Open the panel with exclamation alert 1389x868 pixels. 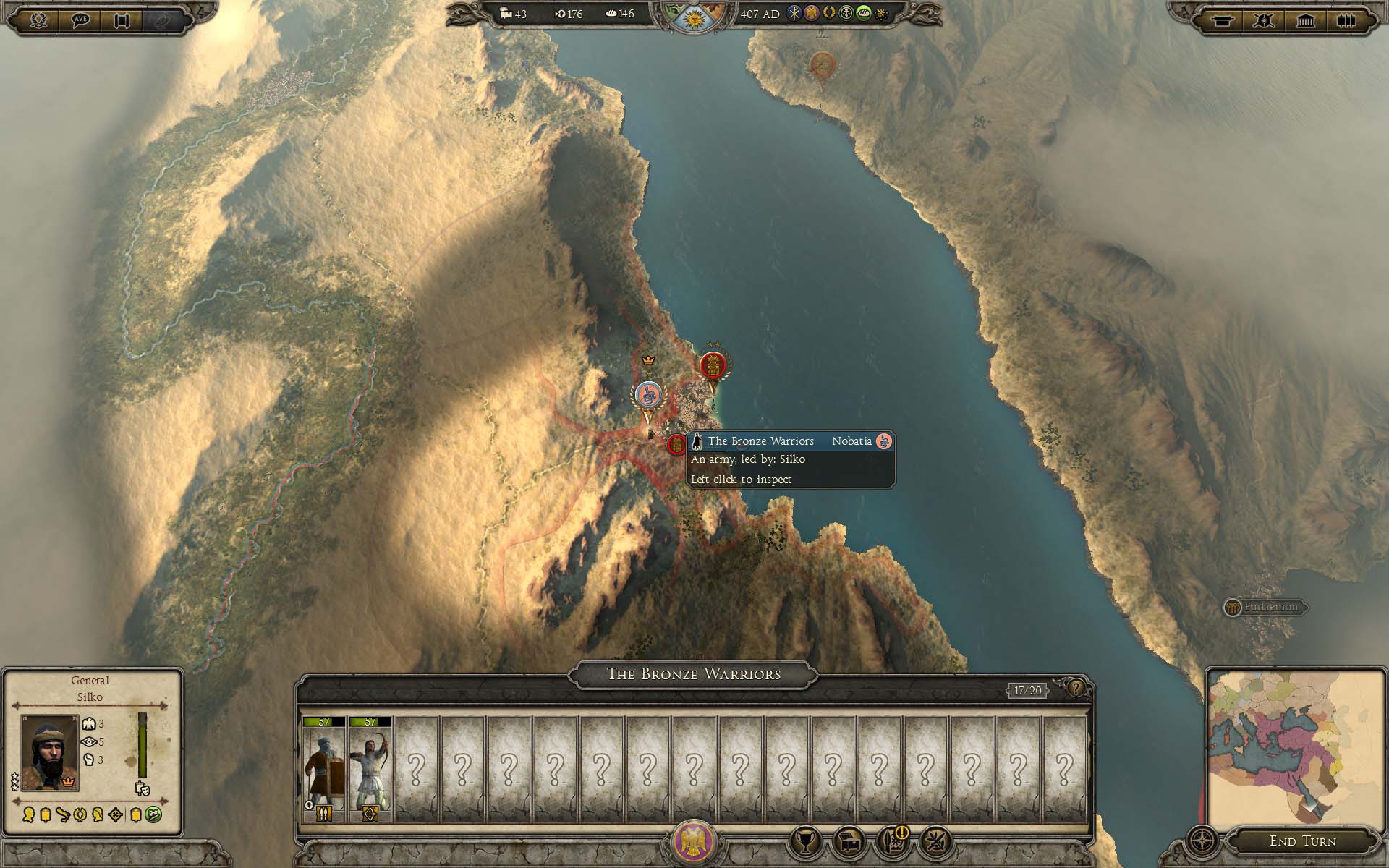point(893,841)
